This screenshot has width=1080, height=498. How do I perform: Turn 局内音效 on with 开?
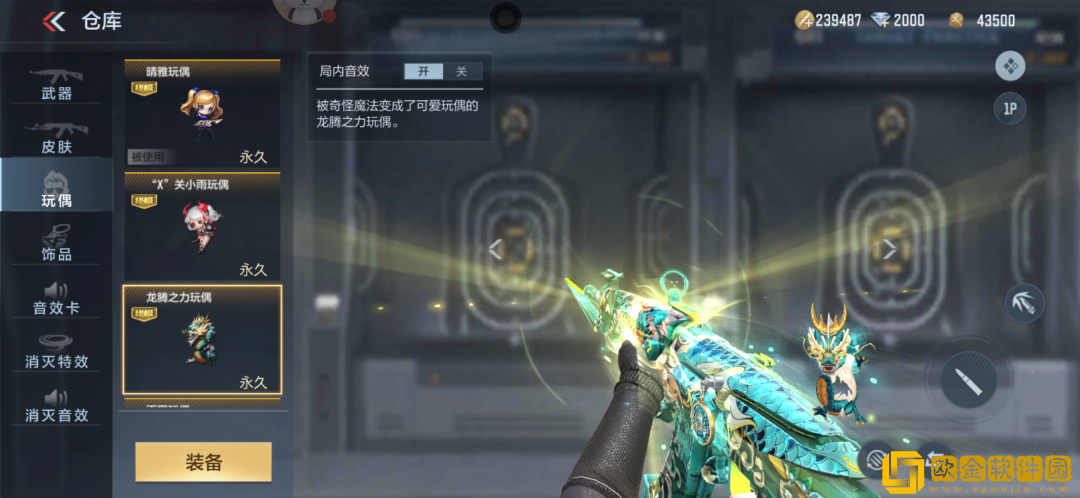tap(423, 71)
